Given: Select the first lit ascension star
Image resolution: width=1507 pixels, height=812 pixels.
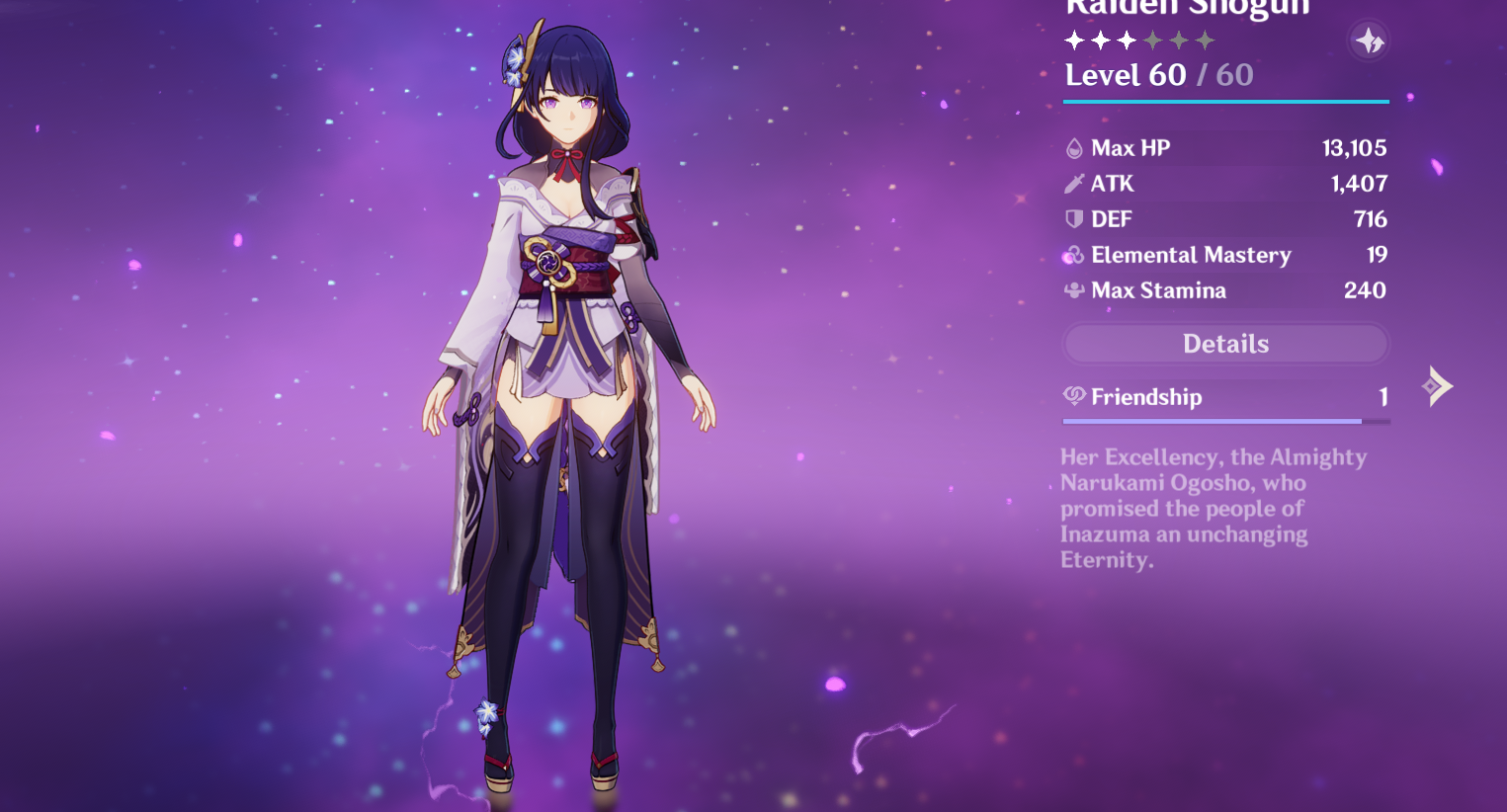Looking at the screenshot, I should point(1074,41).
